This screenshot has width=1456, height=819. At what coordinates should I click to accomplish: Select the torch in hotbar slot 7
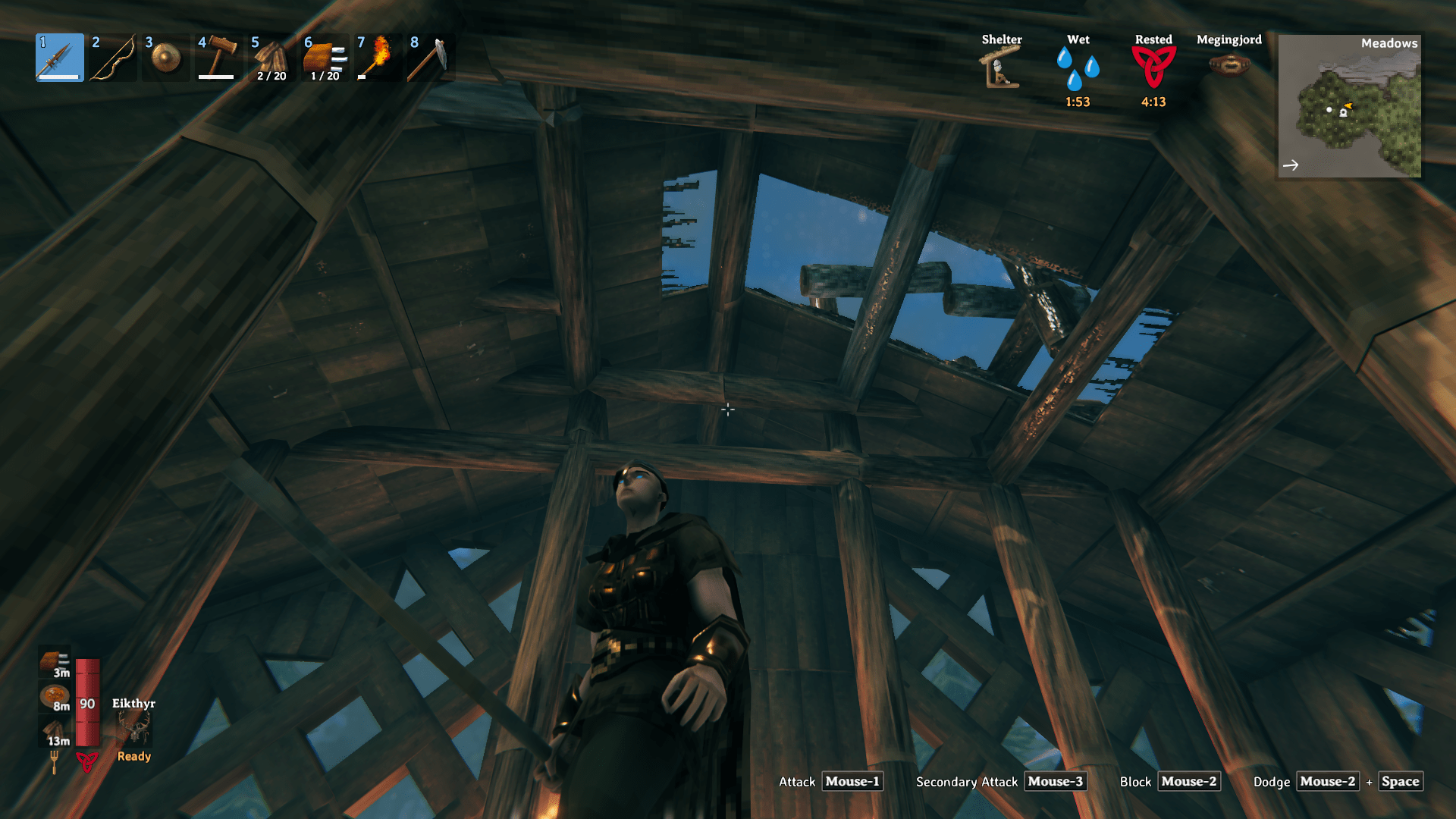[378, 57]
